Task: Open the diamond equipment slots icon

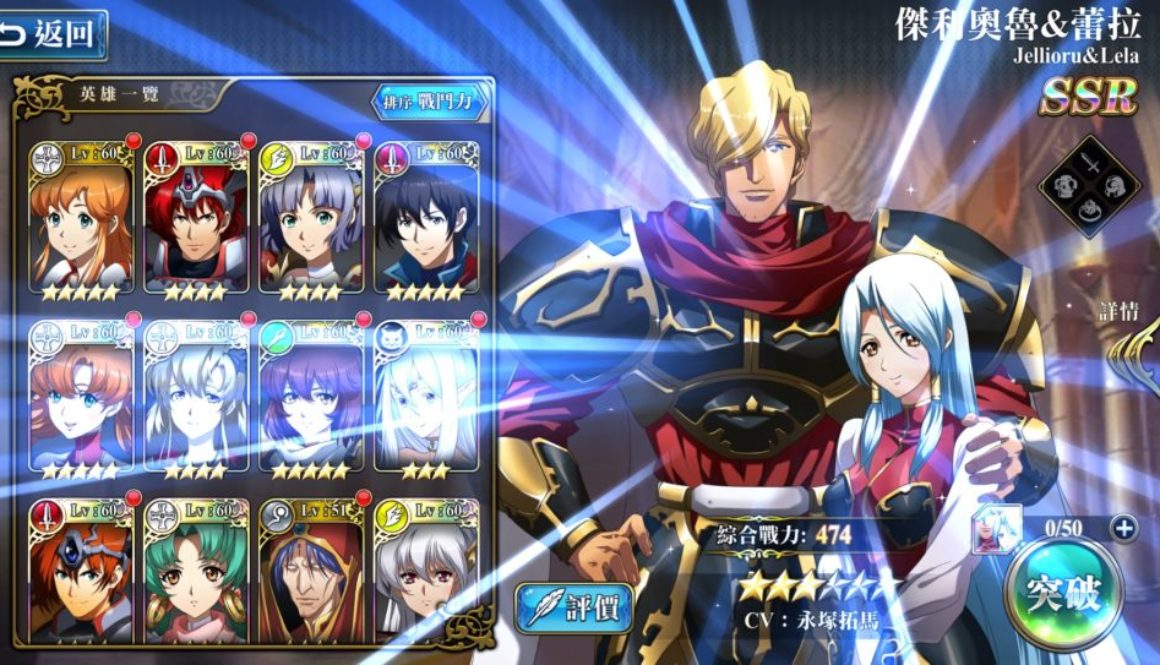Action: [1089, 186]
